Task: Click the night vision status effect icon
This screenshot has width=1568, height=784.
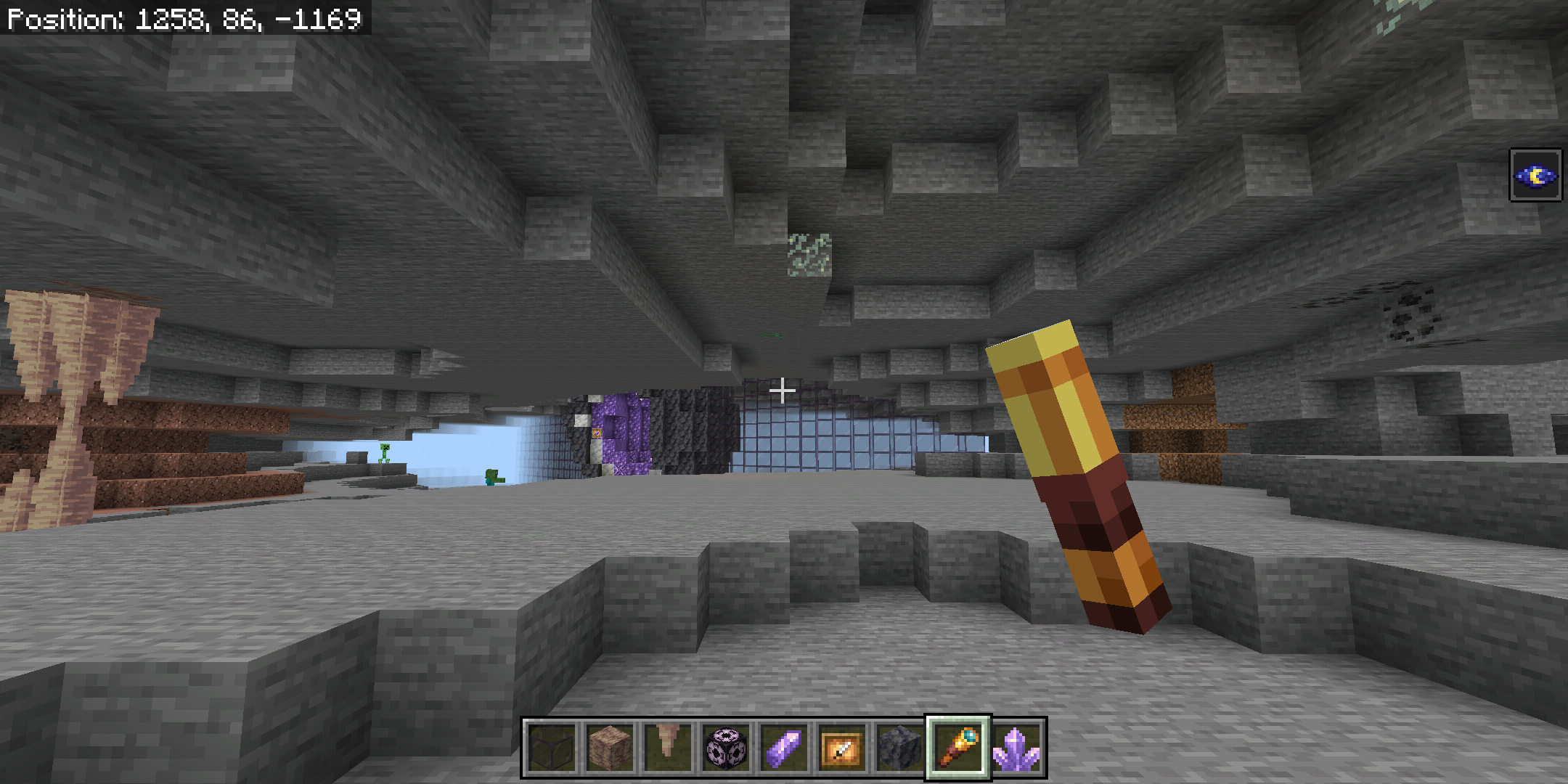Action: (1535, 175)
